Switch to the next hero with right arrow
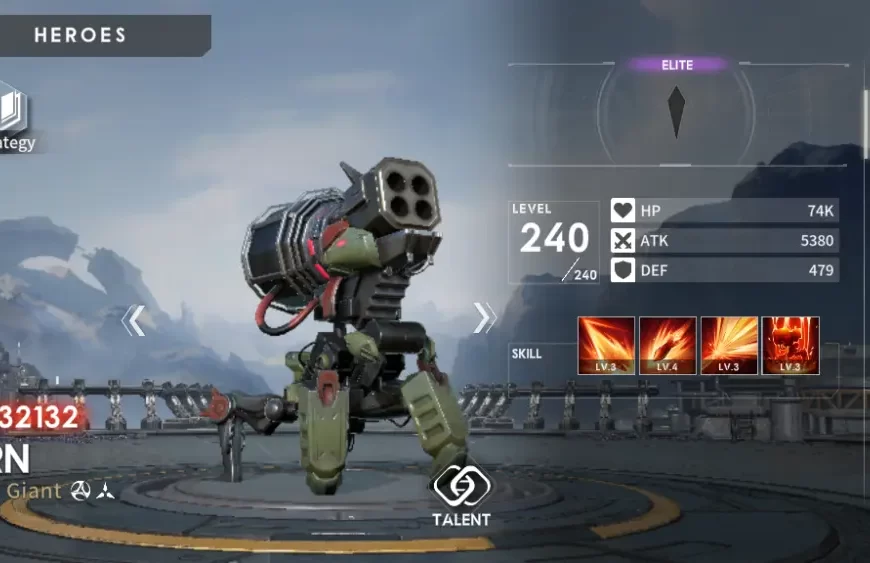870x563 pixels. click(484, 318)
